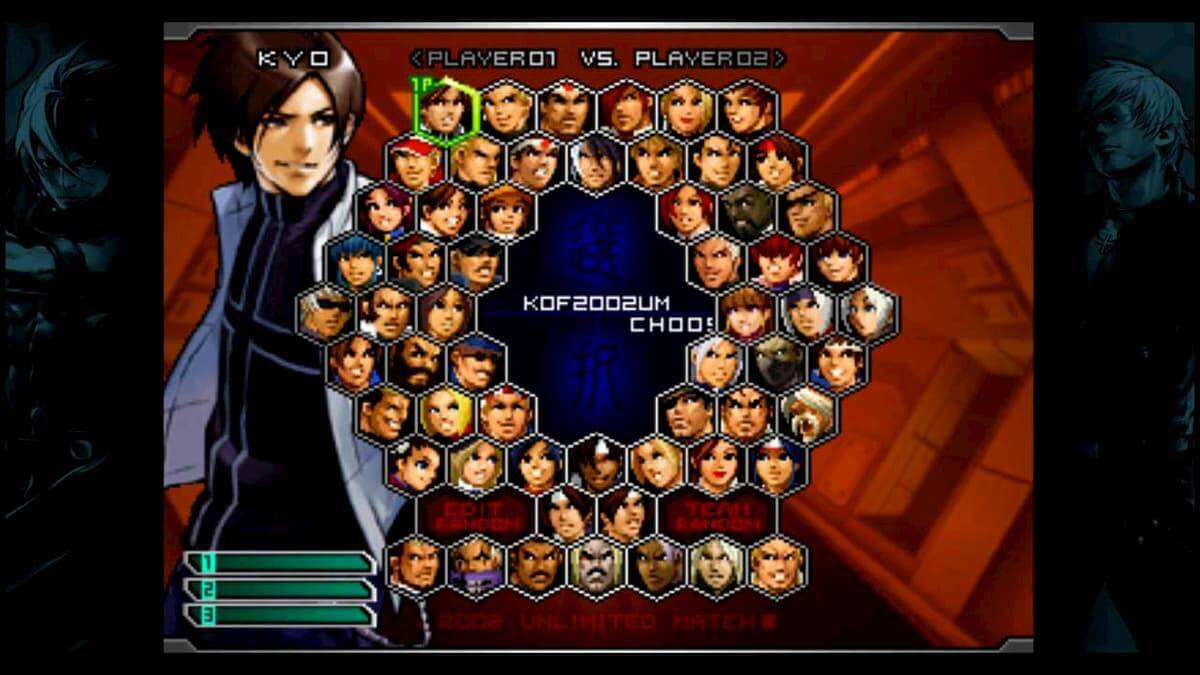Select the dark-skinned Seth portrait
The height and width of the screenshot is (675, 1200).
coord(746,210)
